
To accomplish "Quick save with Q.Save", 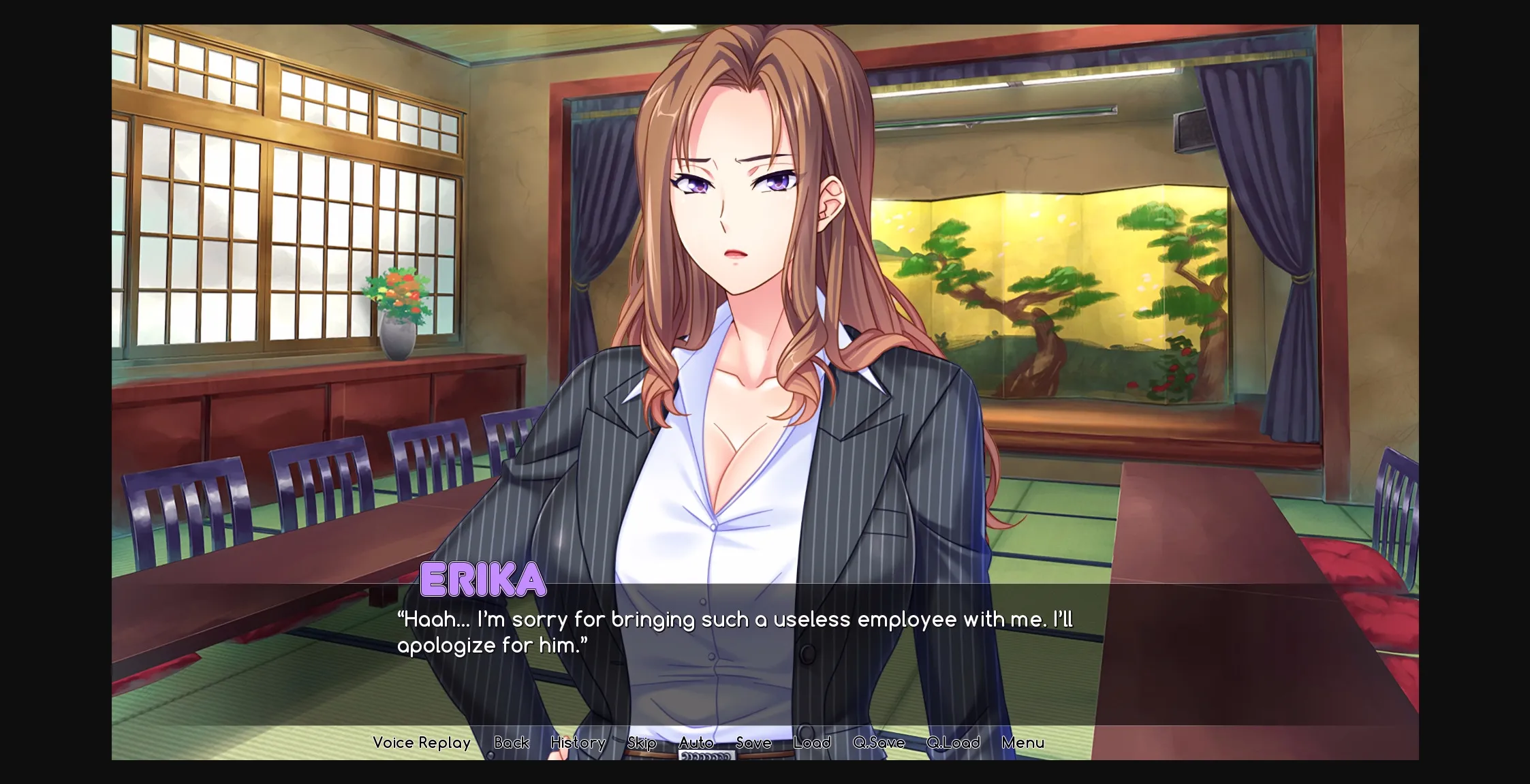I will tap(879, 742).
